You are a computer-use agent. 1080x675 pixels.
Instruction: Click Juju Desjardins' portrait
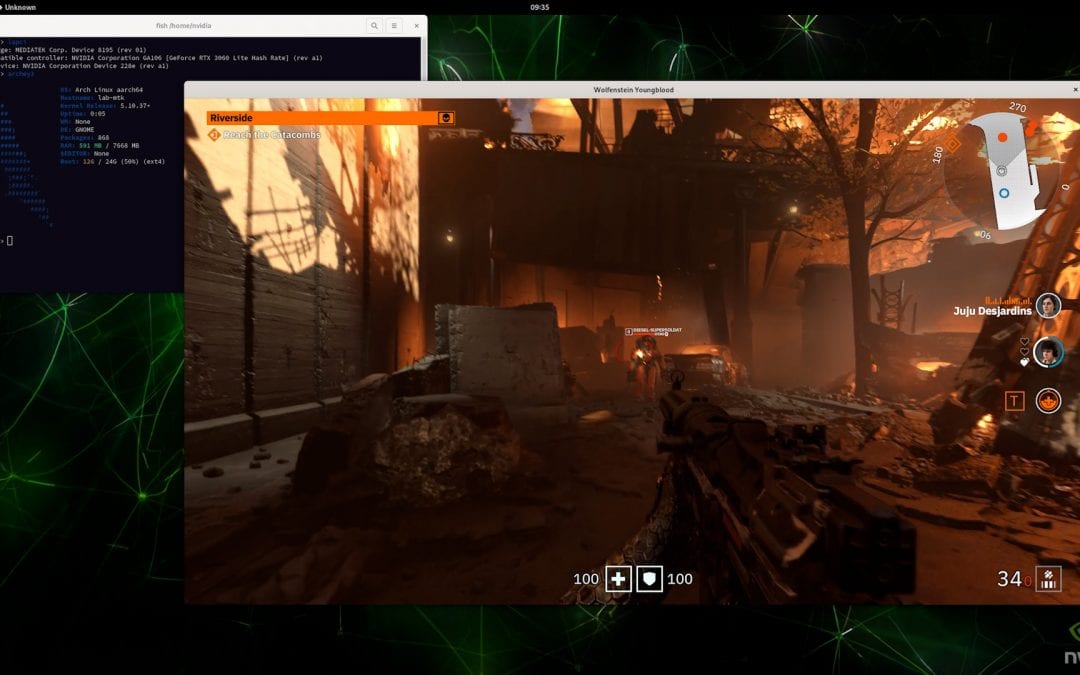tap(1048, 305)
